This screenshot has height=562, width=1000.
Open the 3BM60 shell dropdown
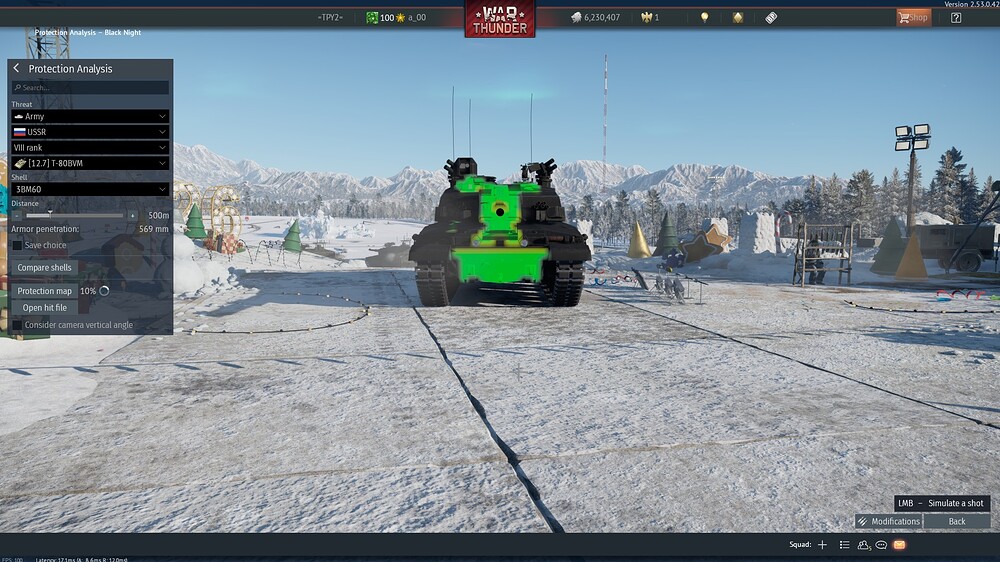pos(90,189)
